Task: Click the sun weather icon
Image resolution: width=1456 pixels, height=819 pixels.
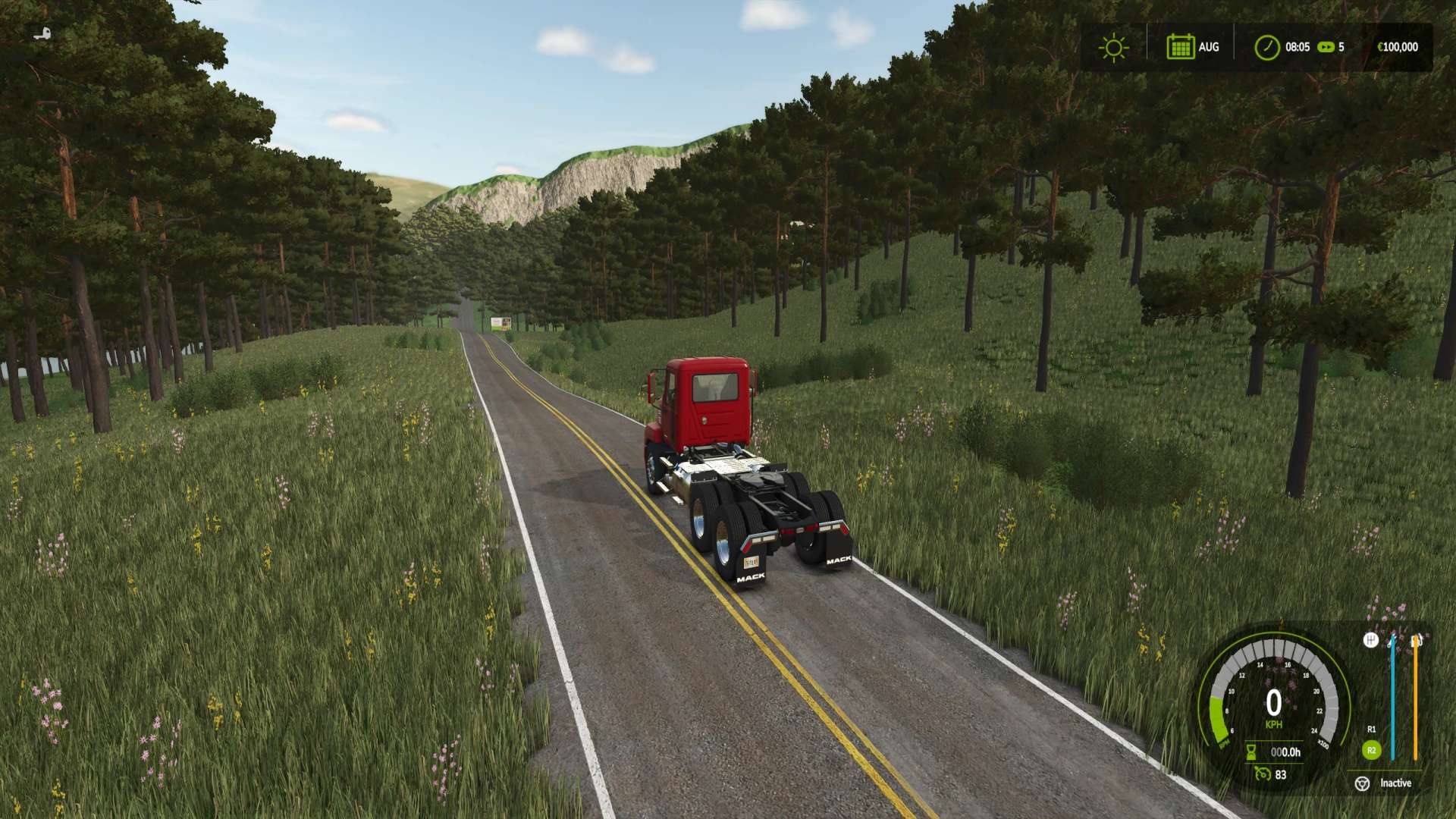Action: coord(1113,47)
